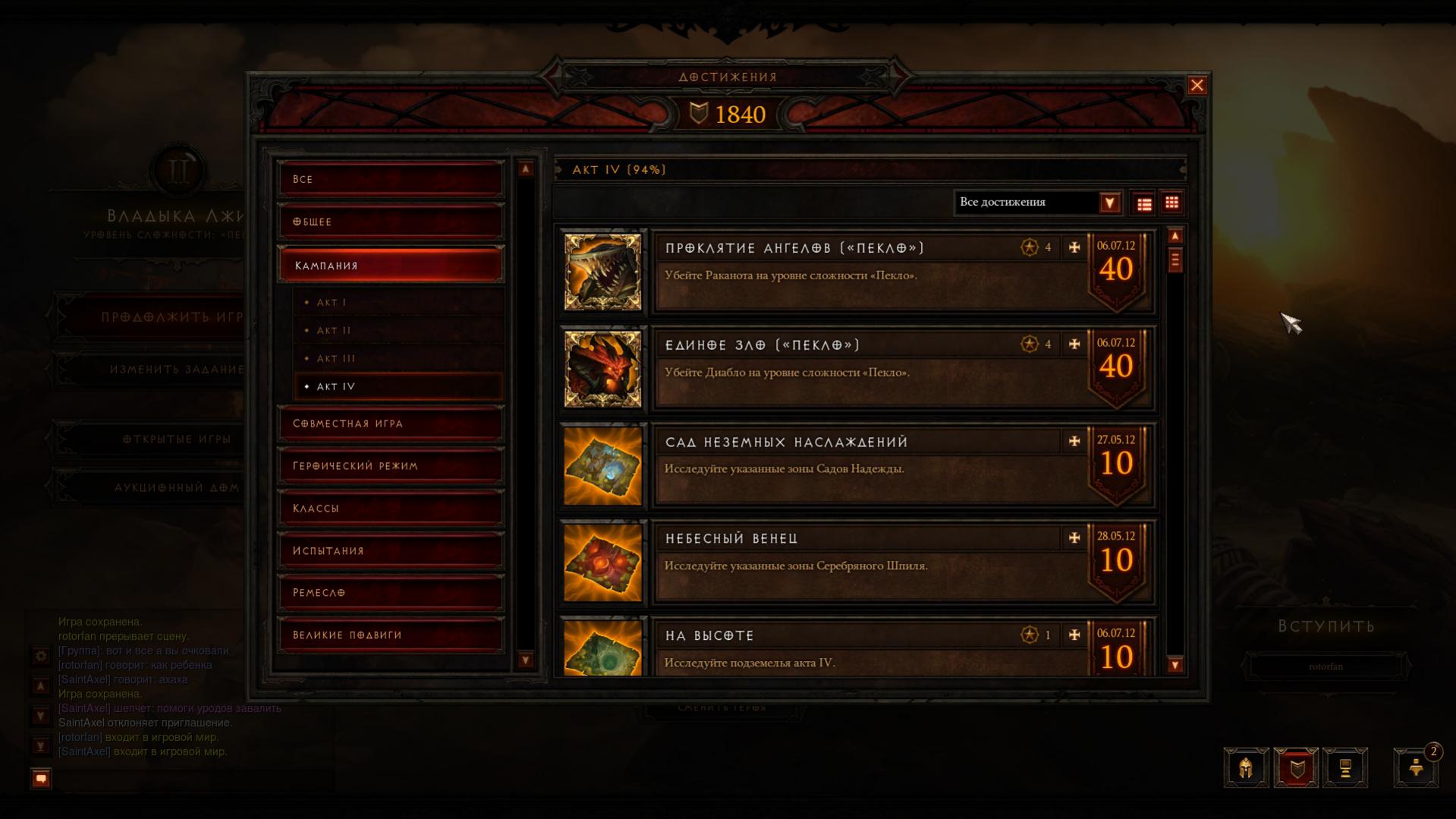Show "Великие подвиги" achievements
The width and height of the screenshot is (1456, 819).
coord(390,635)
